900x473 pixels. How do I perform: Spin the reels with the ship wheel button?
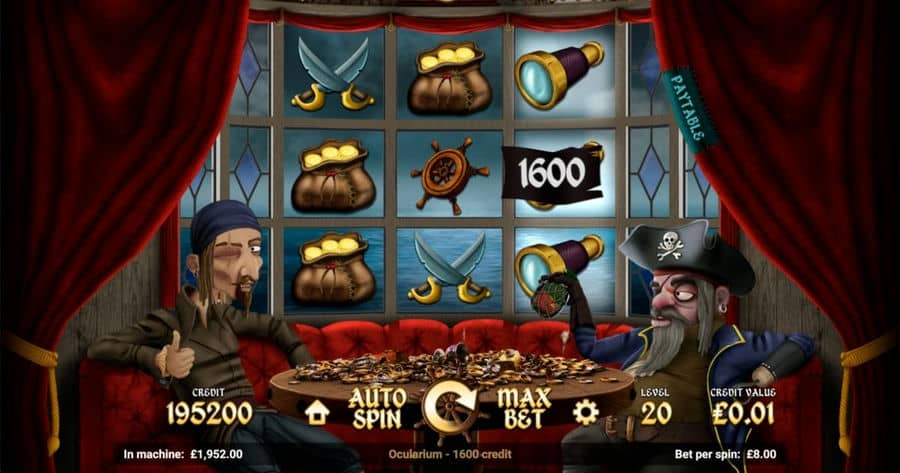click(x=450, y=408)
